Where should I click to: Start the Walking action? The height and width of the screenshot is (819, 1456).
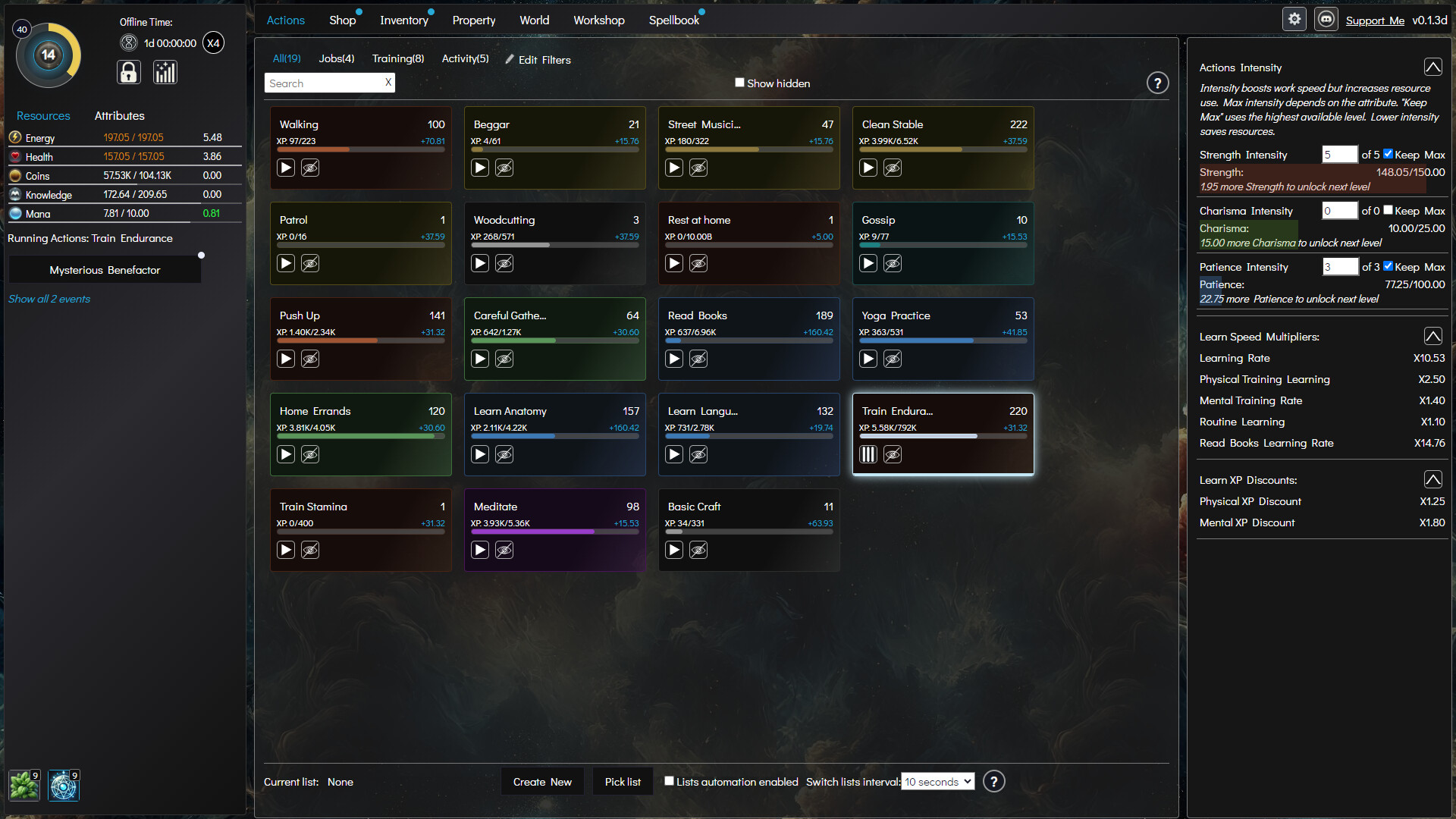click(285, 168)
